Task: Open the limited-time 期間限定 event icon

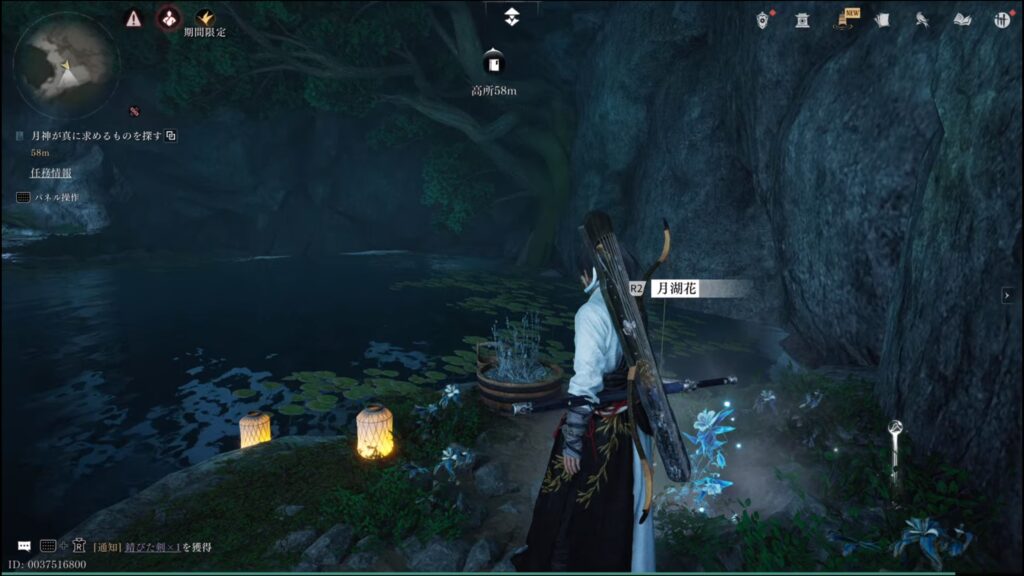Action: 205,19
